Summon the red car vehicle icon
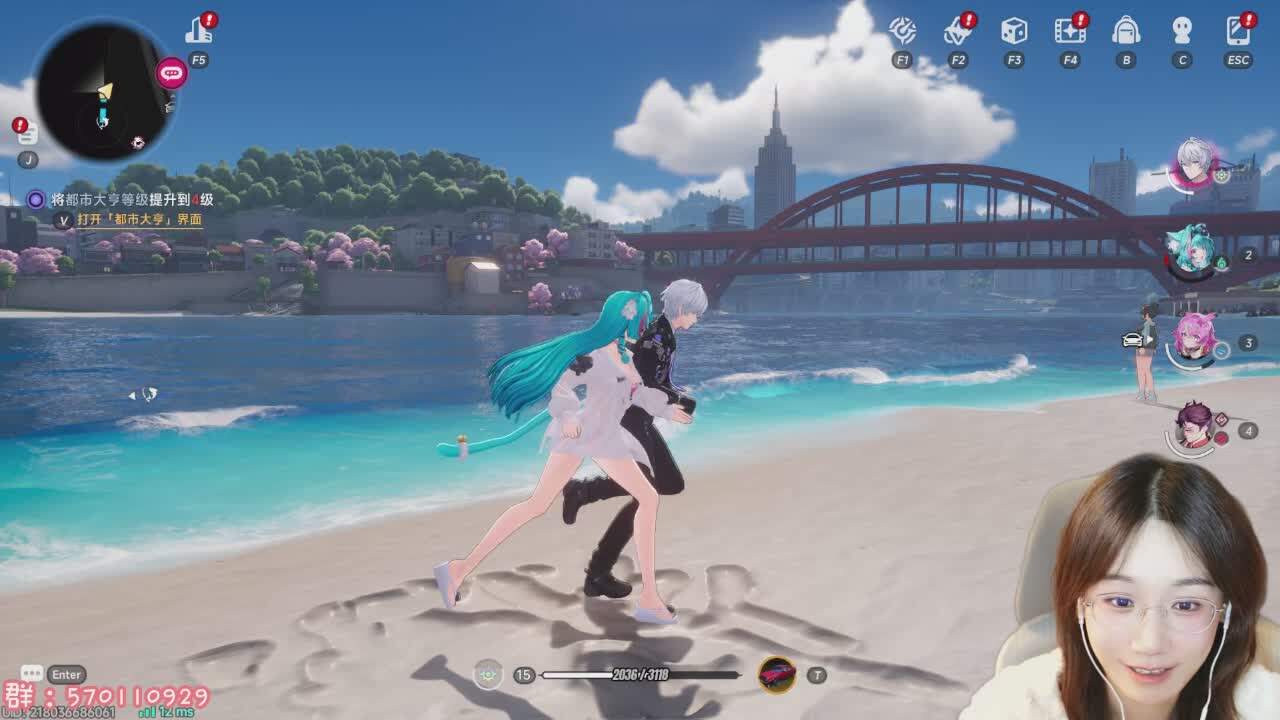This screenshot has height=720, width=1280. pyautogui.click(x=777, y=675)
